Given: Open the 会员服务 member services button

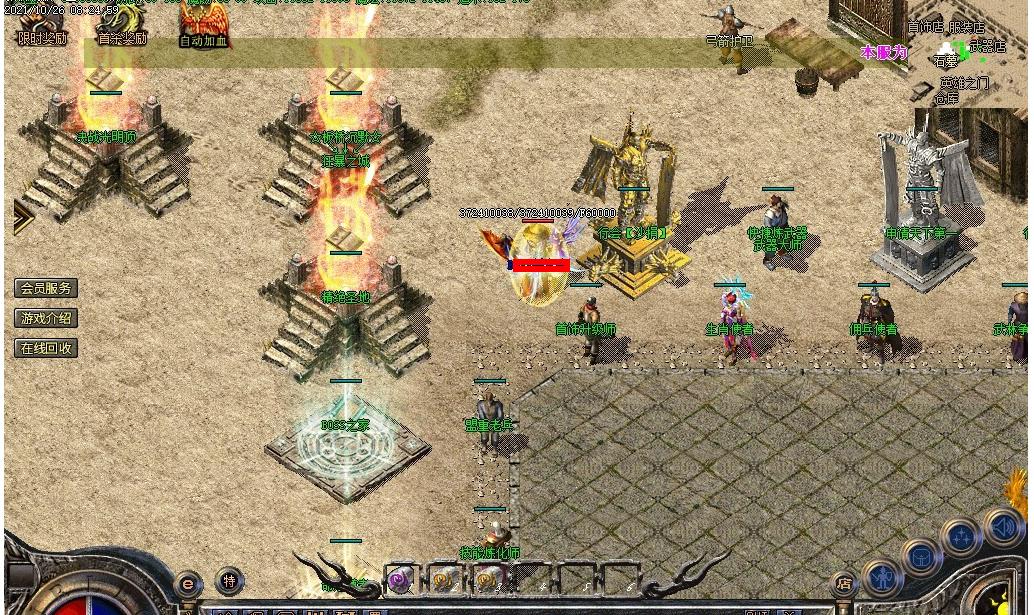Looking at the screenshot, I should tap(46, 288).
